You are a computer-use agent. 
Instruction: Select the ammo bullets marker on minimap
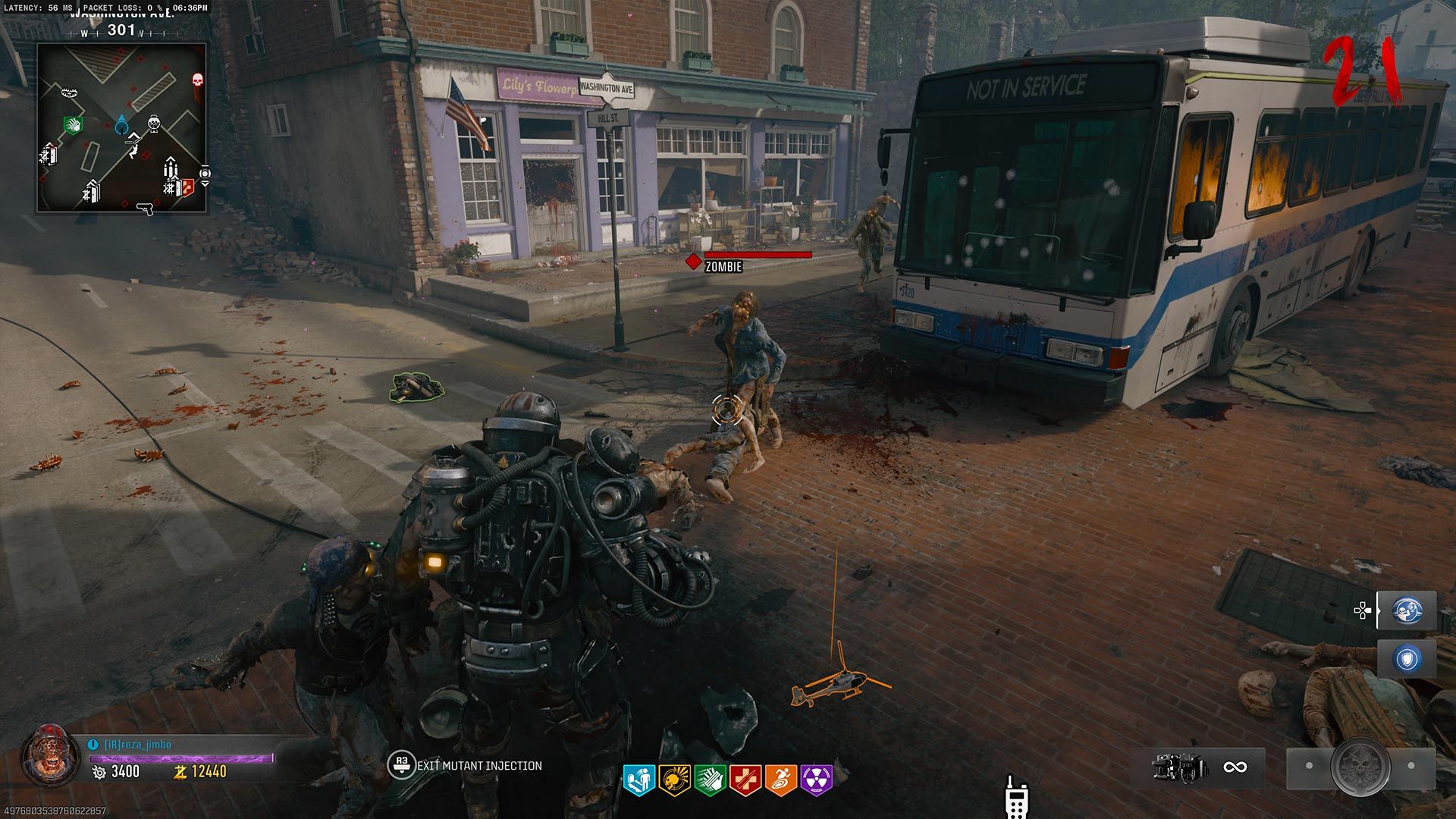pos(171,168)
